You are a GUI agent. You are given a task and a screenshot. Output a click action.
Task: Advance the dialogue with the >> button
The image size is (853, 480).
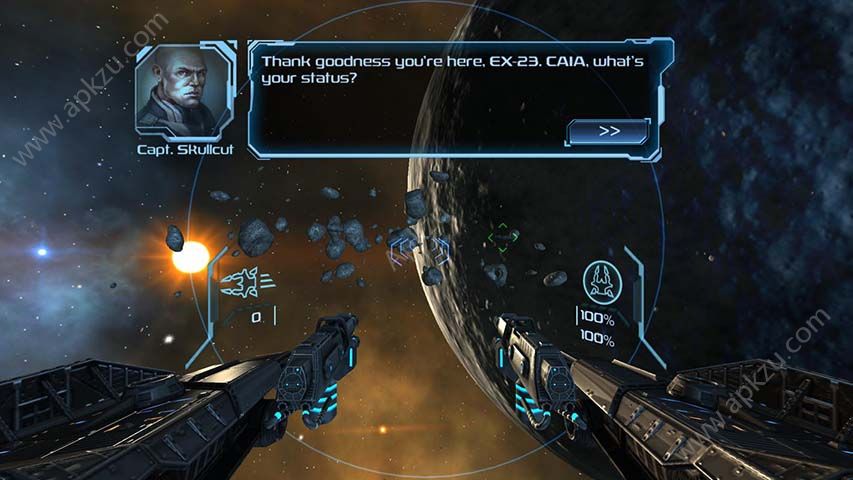tap(608, 131)
